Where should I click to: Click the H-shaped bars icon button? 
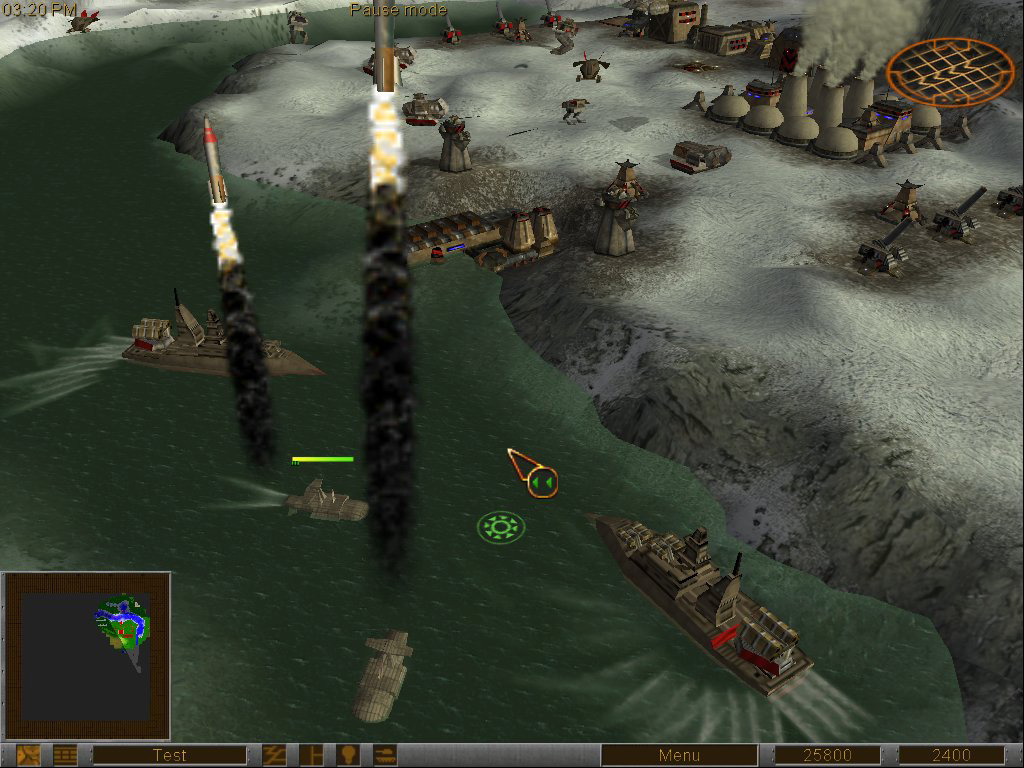312,755
